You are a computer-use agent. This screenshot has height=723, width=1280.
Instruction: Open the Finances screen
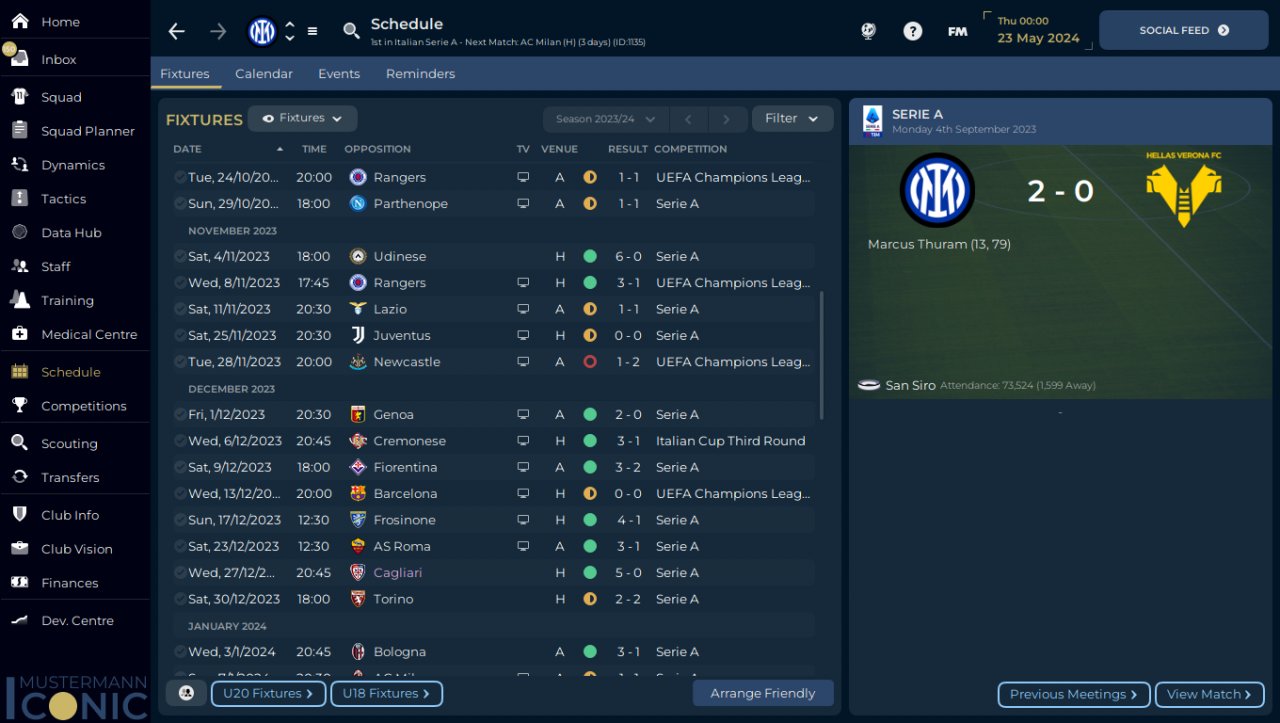click(x=69, y=583)
